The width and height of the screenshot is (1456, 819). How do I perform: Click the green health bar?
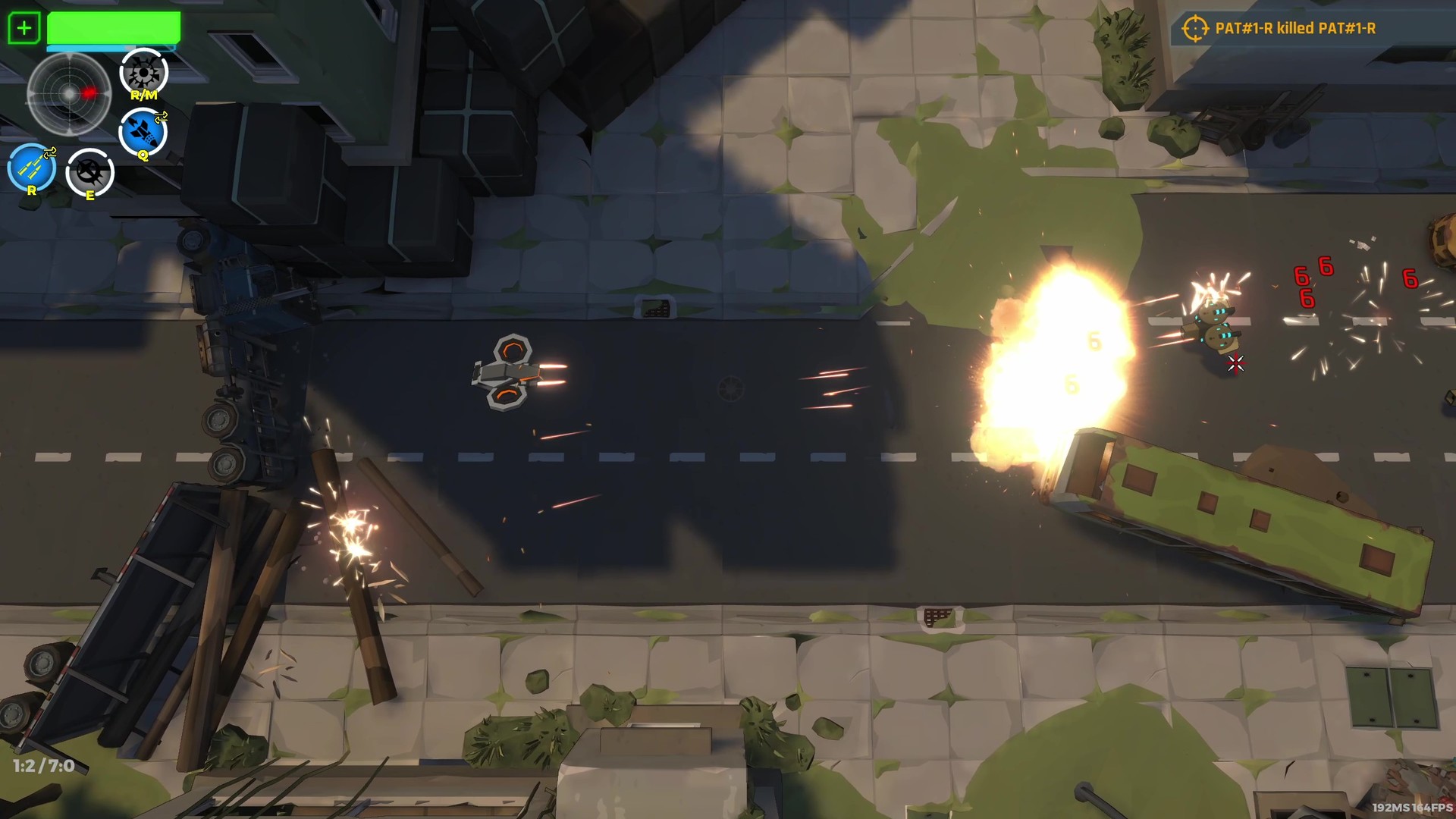coord(112,28)
